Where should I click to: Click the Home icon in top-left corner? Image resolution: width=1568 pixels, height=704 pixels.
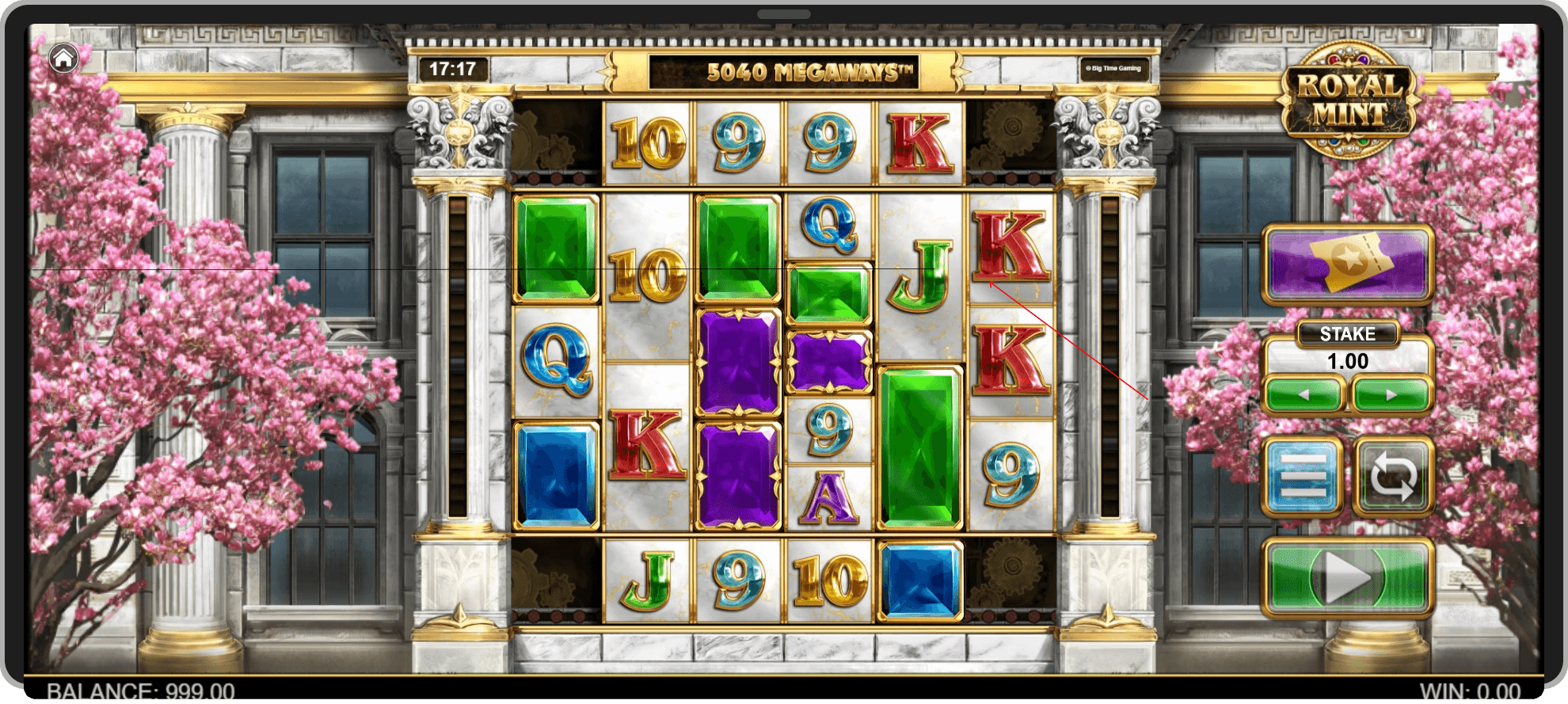tap(63, 57)
